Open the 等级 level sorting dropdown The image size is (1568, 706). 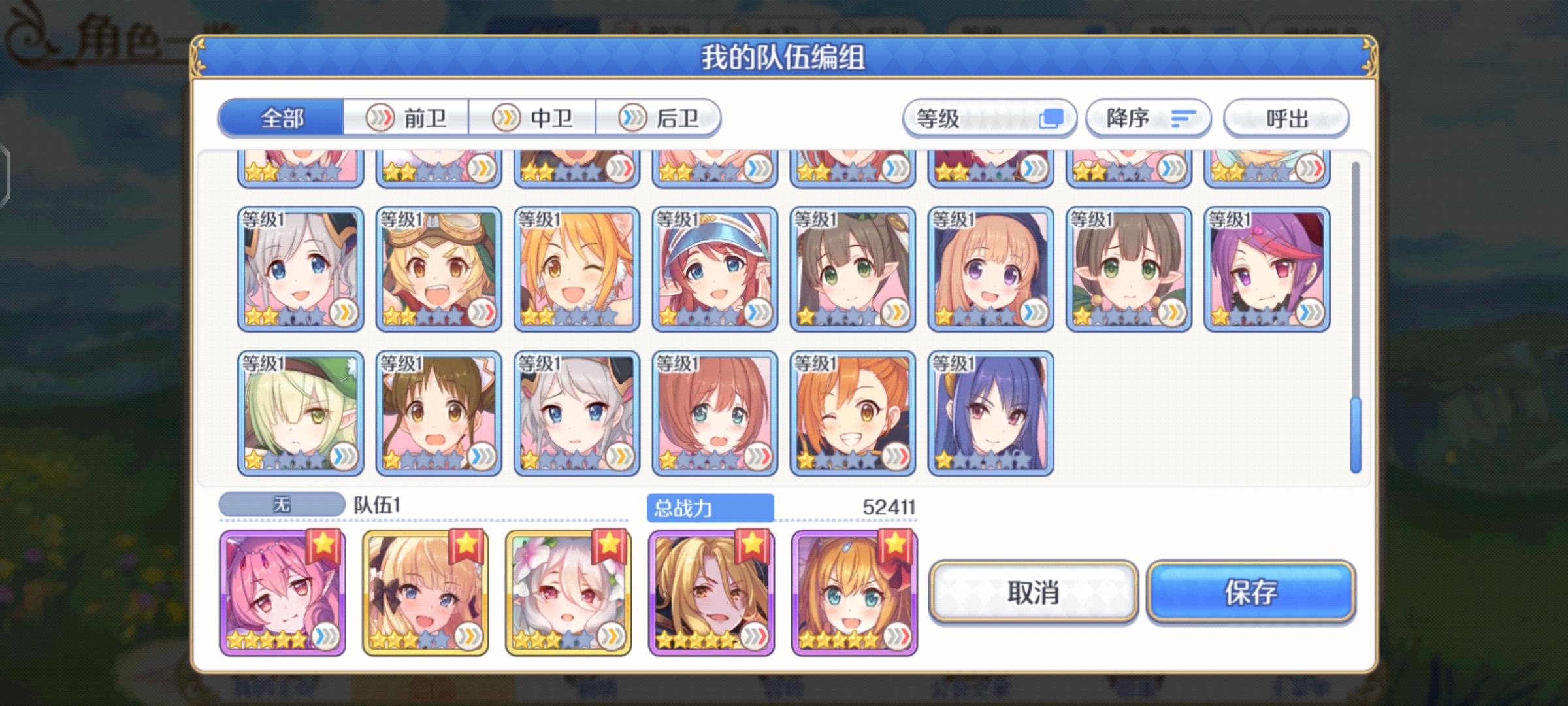[988, 118]
